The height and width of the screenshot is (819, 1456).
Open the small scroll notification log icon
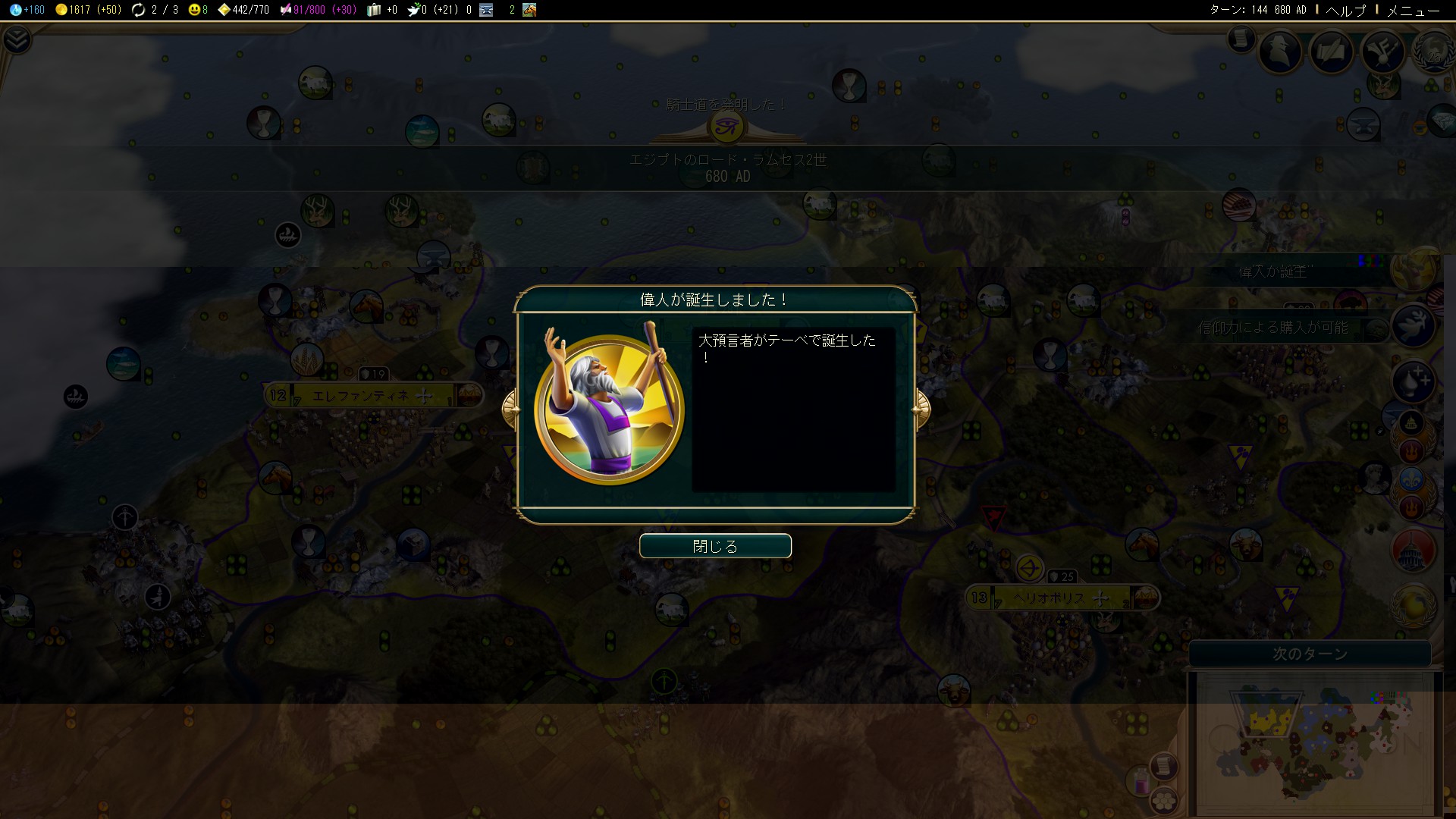1241,38
